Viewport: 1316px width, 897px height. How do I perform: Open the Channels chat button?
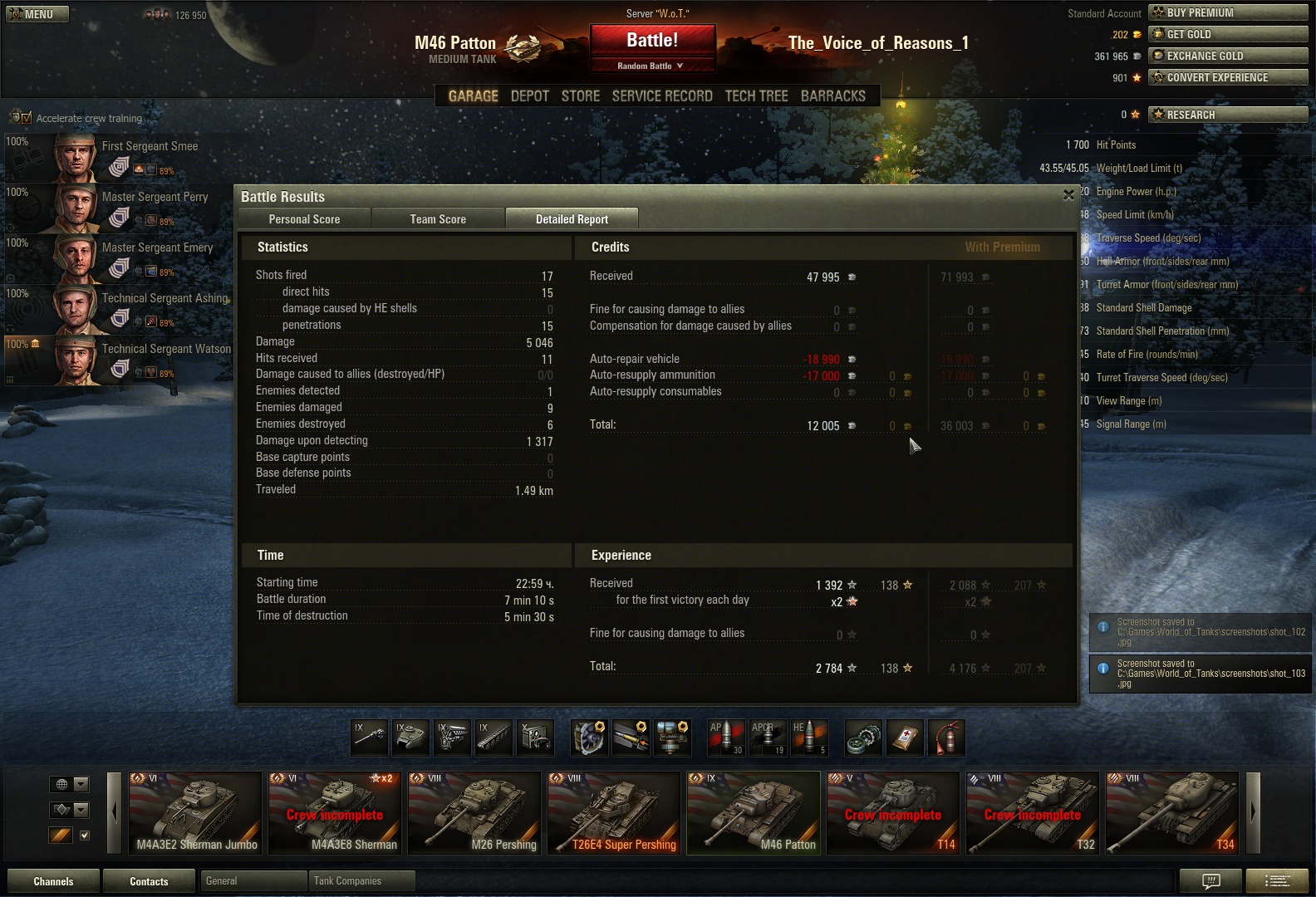53,881
